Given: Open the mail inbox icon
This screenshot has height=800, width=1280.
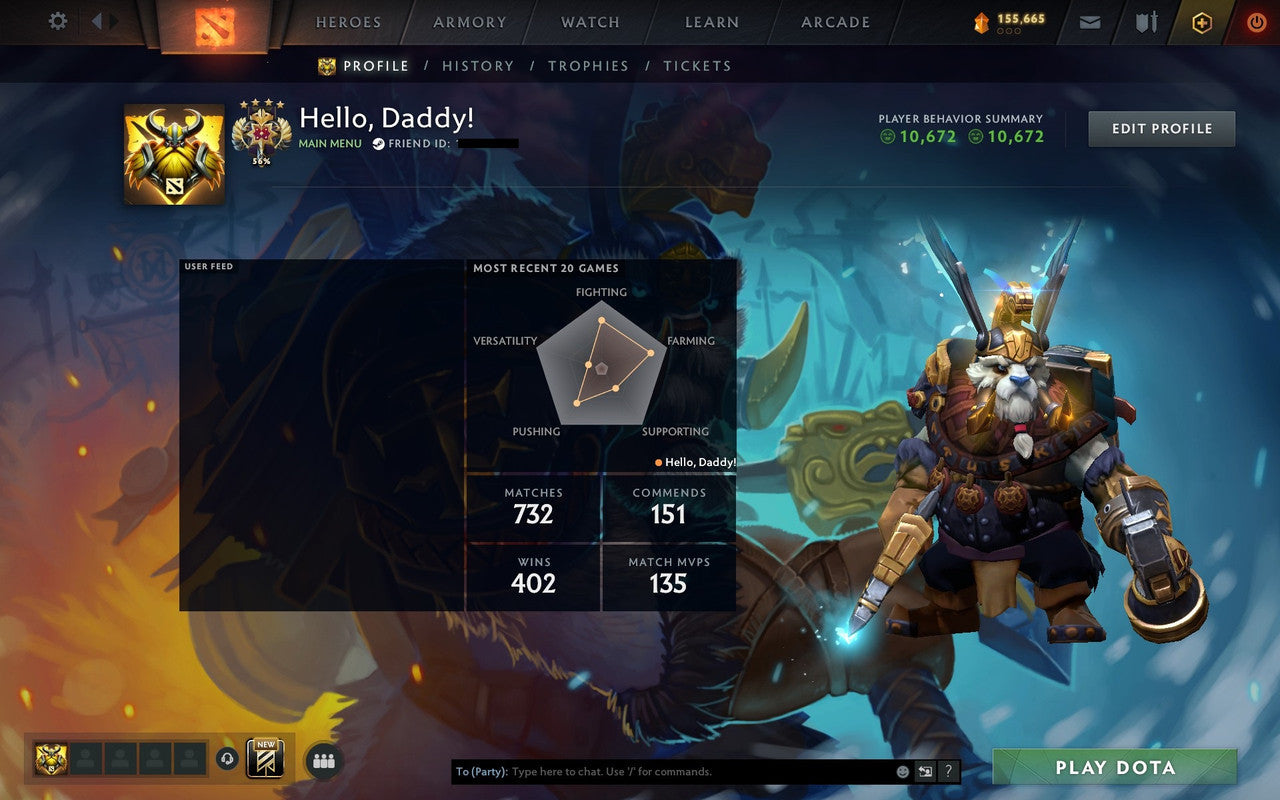Looking at the screenshot, I should pyautogui.click(x=1089, y=21).
